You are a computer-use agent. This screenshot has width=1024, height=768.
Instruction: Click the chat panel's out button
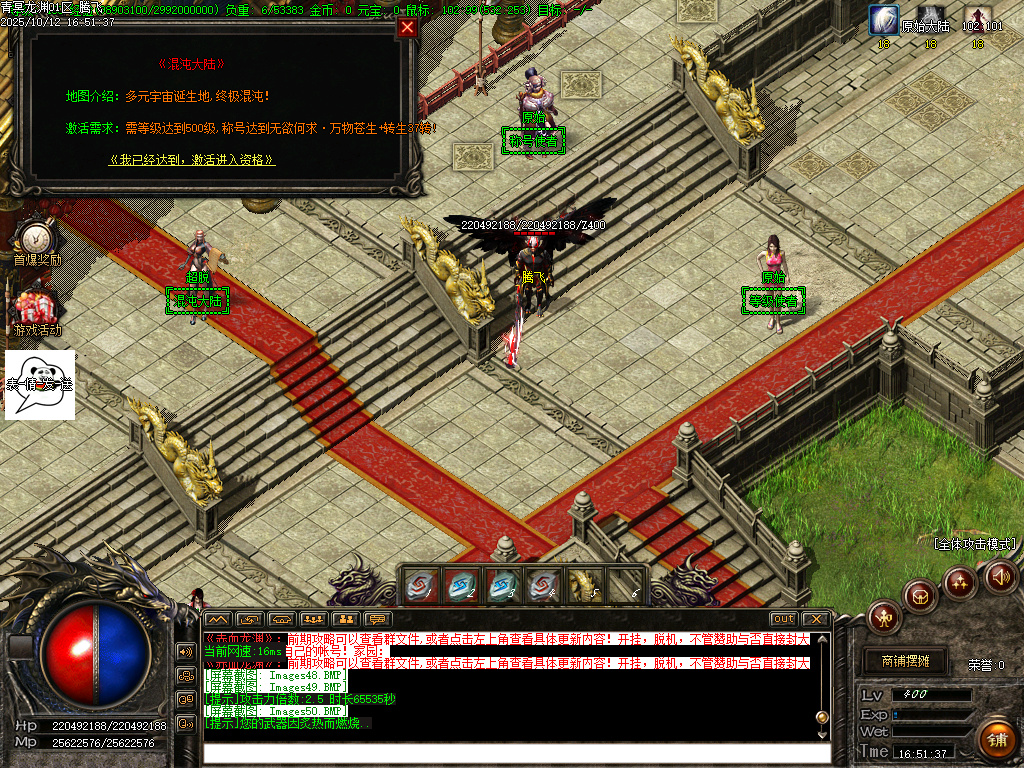[x=783, y=619]
